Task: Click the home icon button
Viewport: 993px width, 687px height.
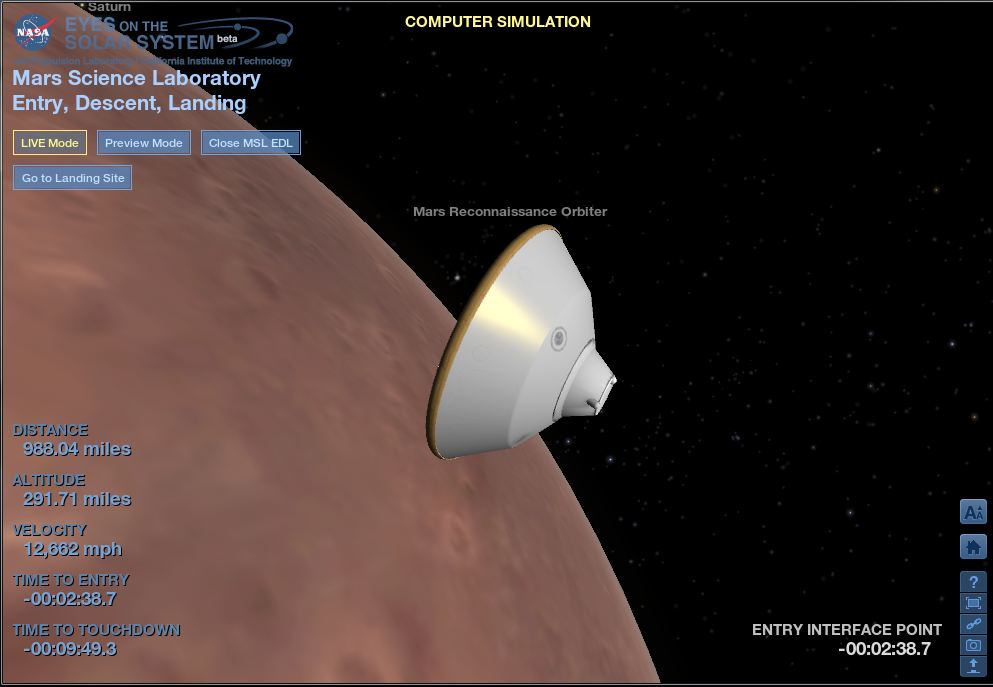Action: pos(973,547)
